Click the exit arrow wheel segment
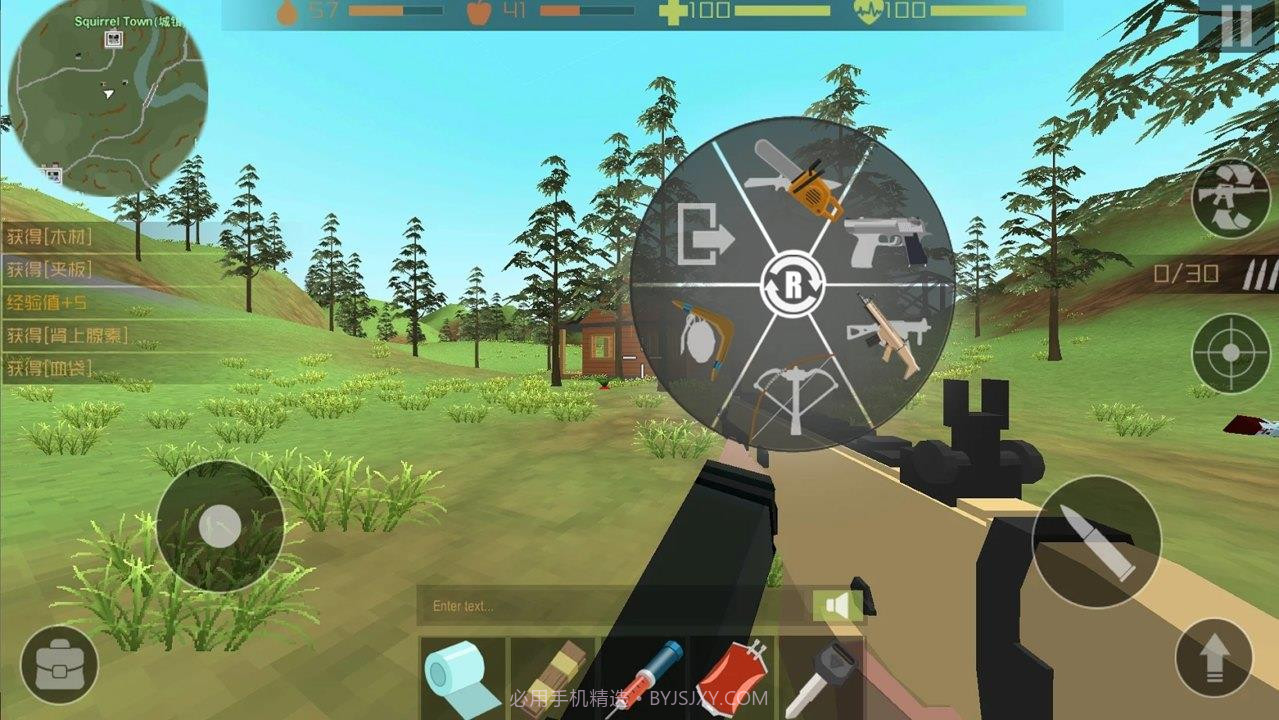The width and height of the screenshot is (1279, 720). click(705, 235)
